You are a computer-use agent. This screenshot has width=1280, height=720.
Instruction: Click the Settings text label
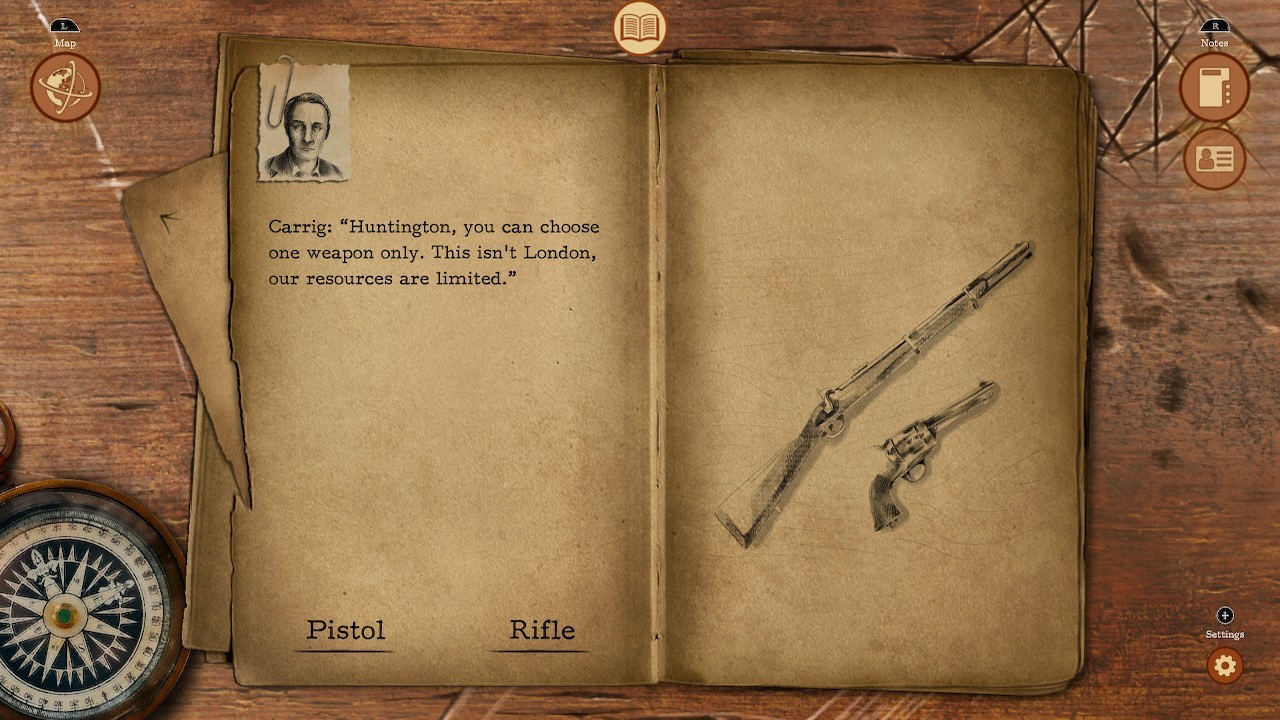[1224, 634]
